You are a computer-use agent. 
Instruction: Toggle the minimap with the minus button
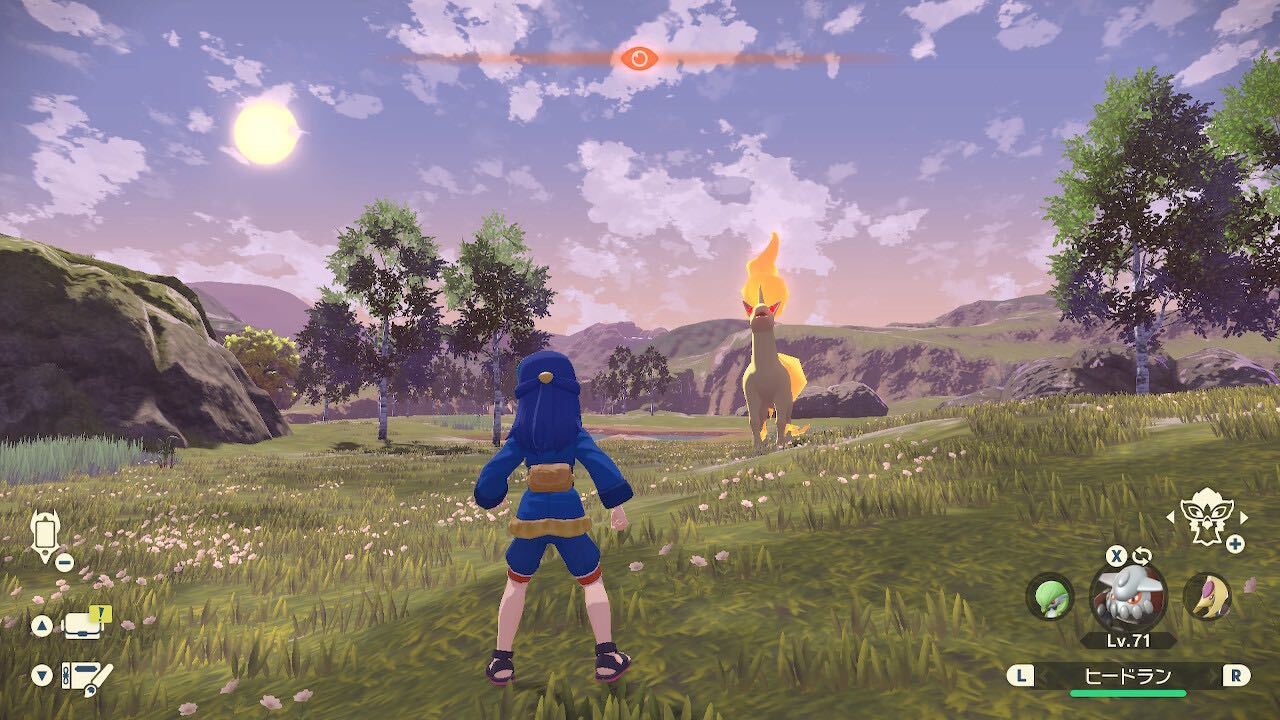tap(63, 561)
